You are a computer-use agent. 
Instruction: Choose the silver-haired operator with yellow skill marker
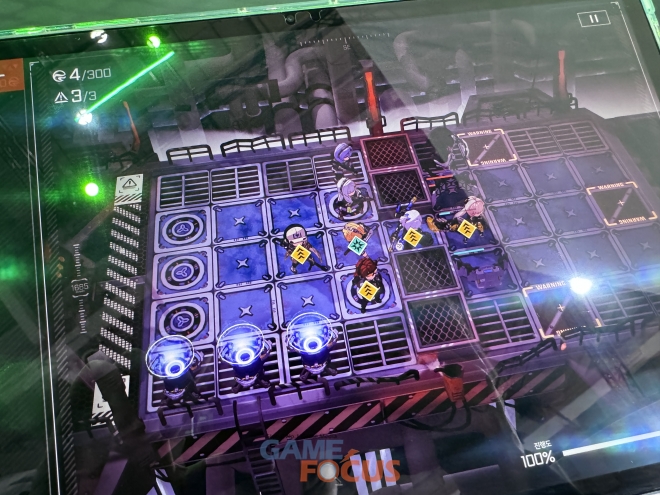(411, 231)
